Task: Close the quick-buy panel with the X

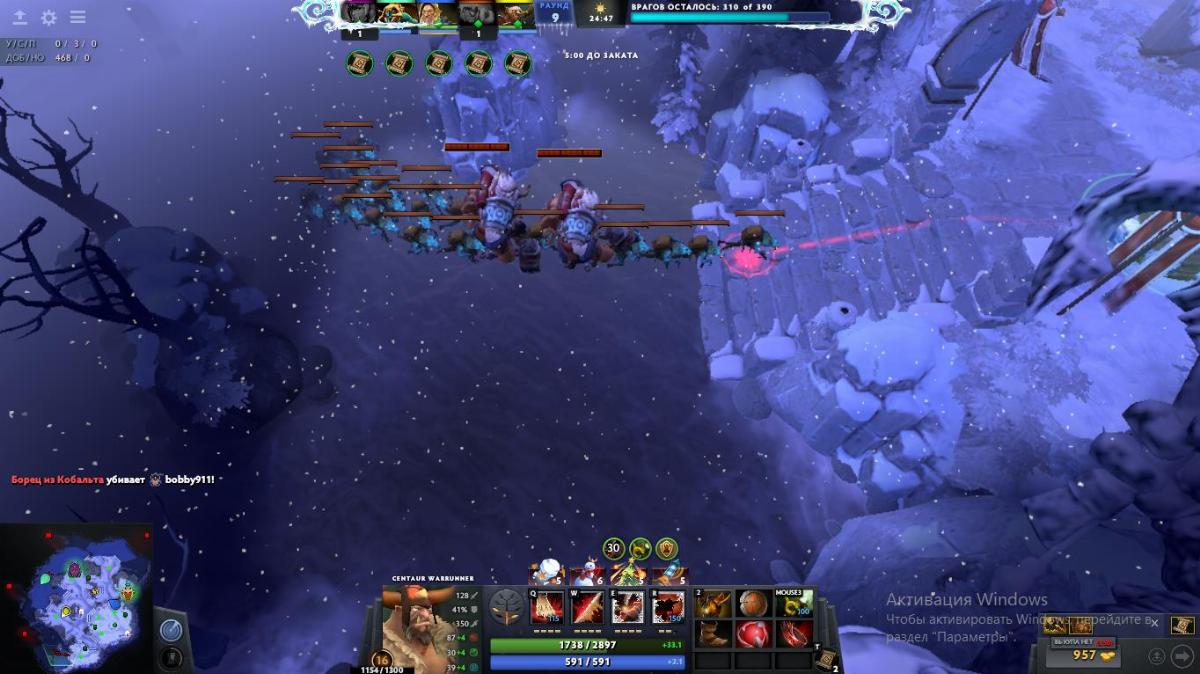Action: pyautogui.click(x=1154, y=623)
